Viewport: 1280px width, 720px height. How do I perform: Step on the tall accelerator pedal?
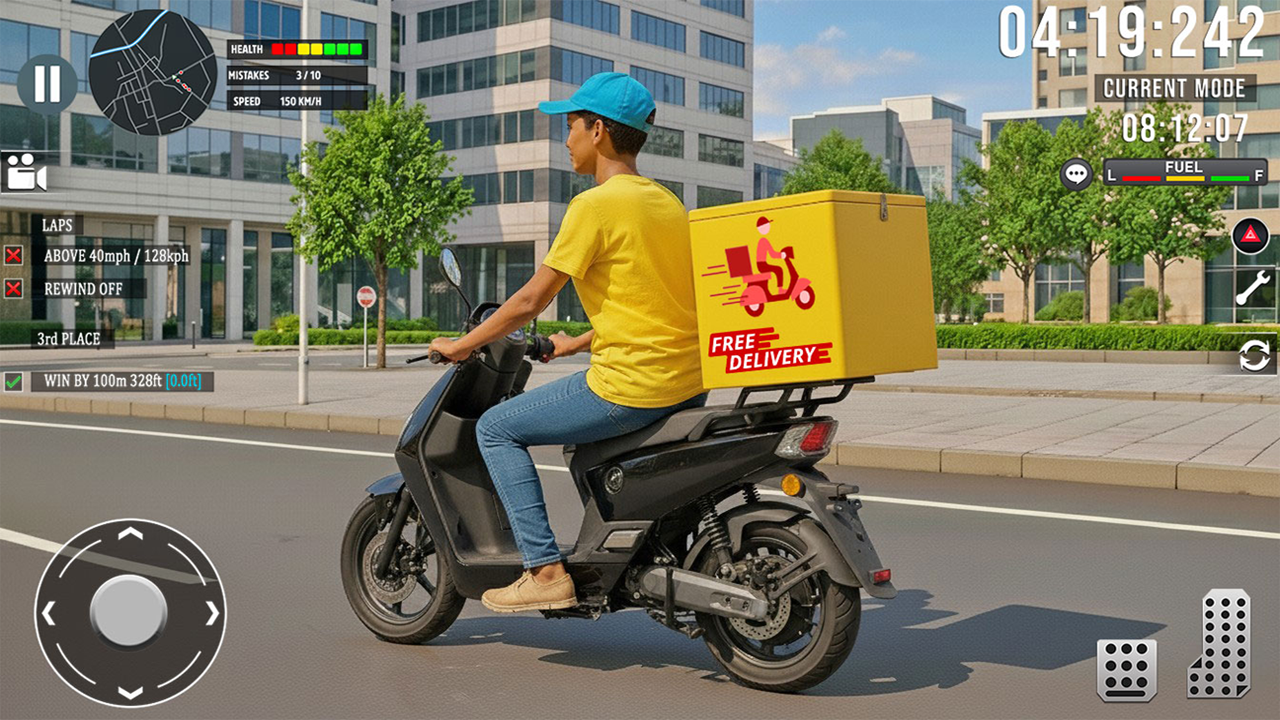tap(1219, 643)
